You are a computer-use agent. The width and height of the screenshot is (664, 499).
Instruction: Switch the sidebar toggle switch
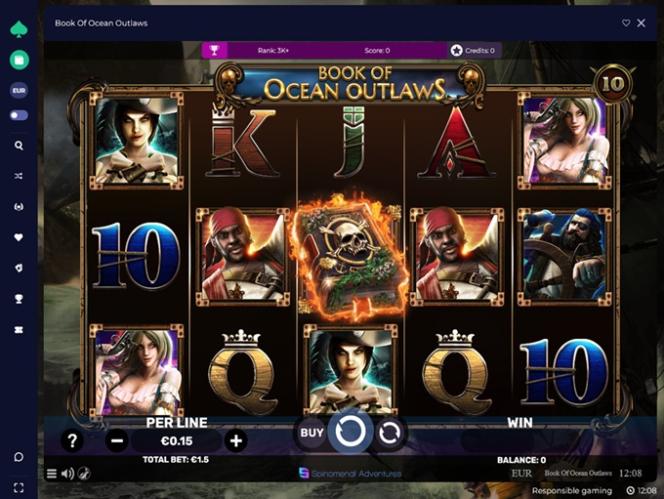coord(18,115)
